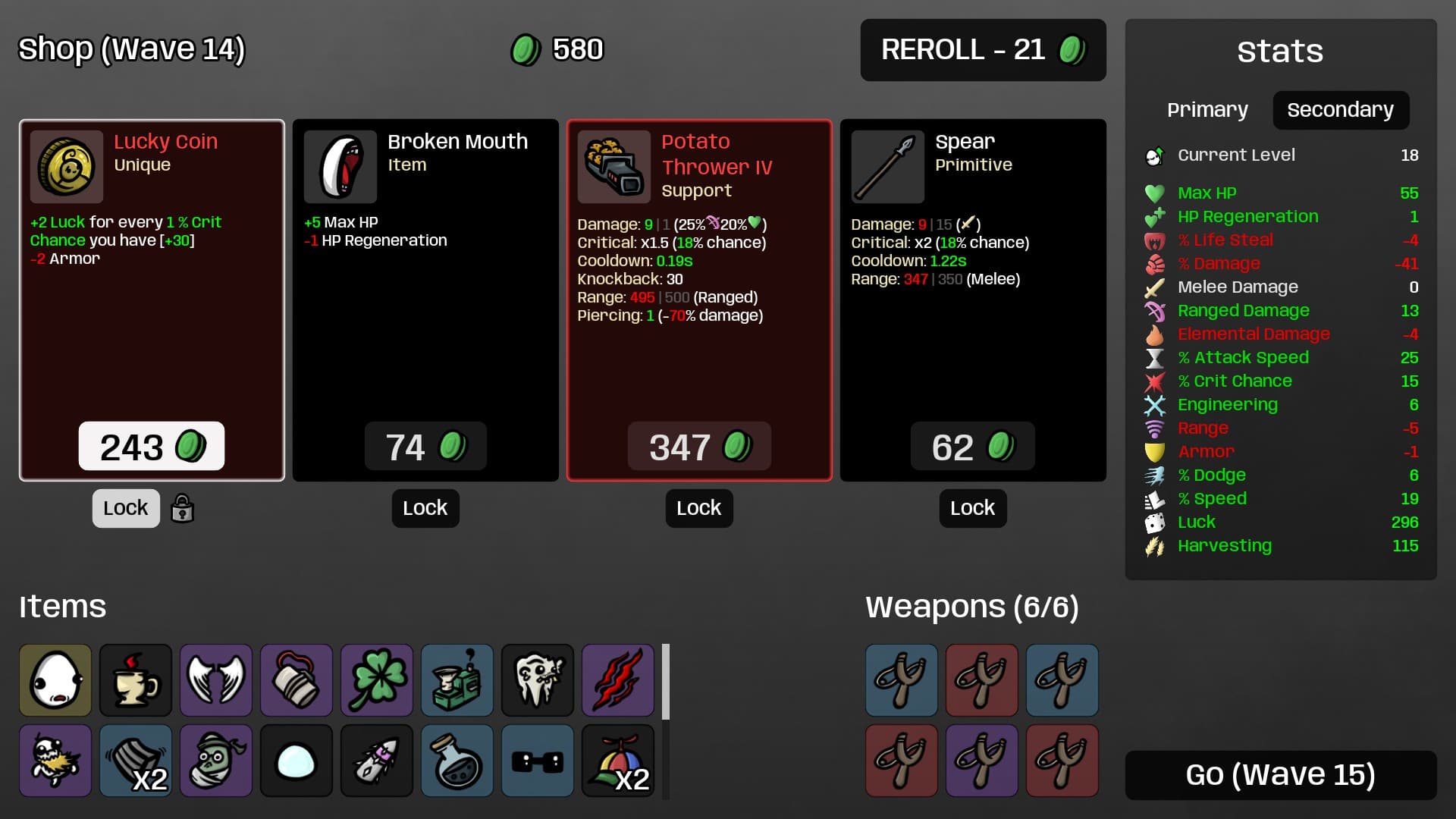Lock the Broken Mouth card

(425, 508)
